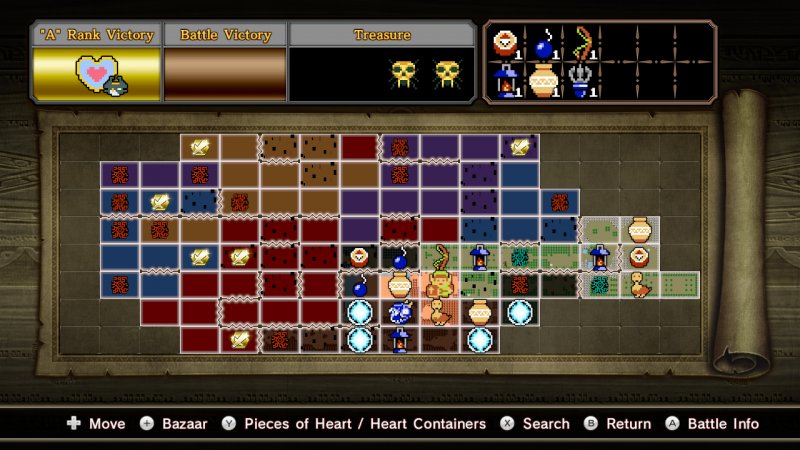800x450 pixels.
Task: Open the Battle Victory reward panel
Action: point(225,74)
